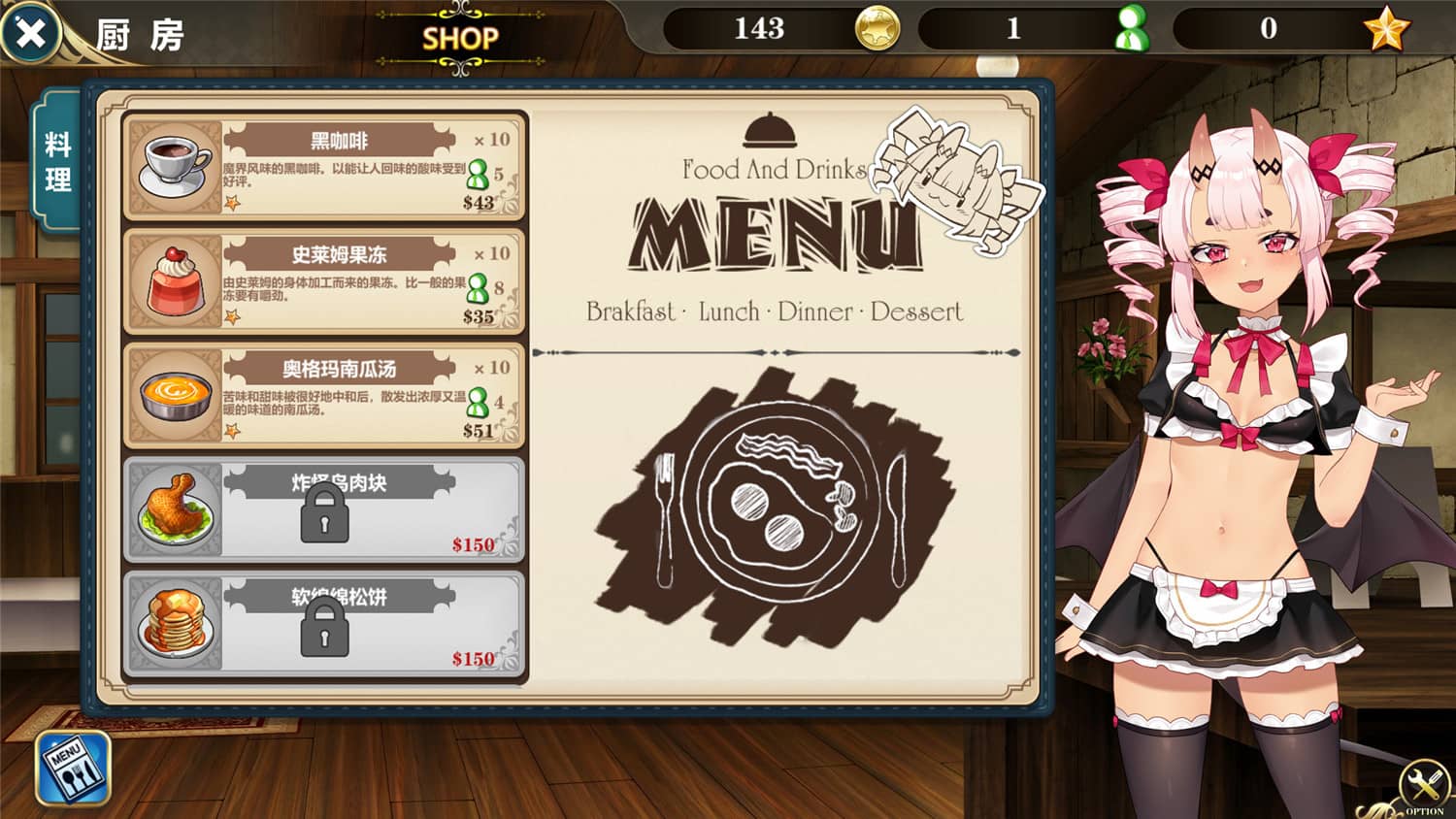Click the pumpkin soup bowl thumbnail
The image size is (1456, 819).
pos(173,394)
